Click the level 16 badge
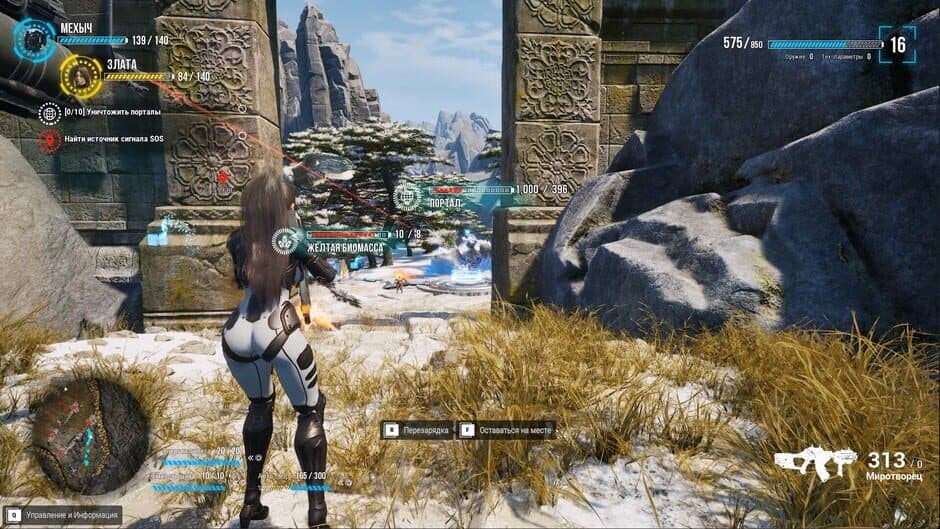This screenshot has height=529, width=940. pos(897,45)
